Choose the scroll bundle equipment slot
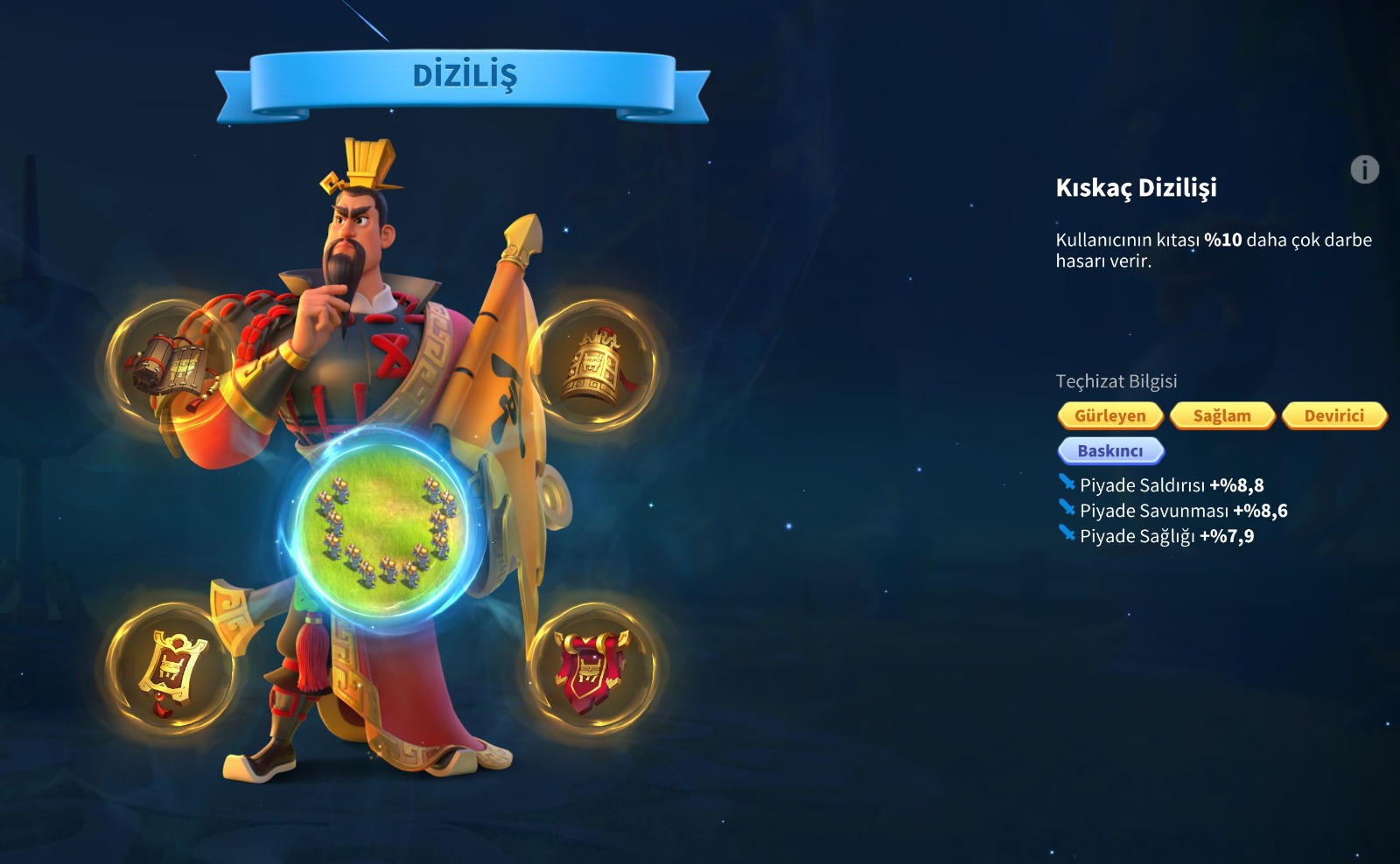The height and width of the screenshot is (864, 1400). tap(171, 364)
